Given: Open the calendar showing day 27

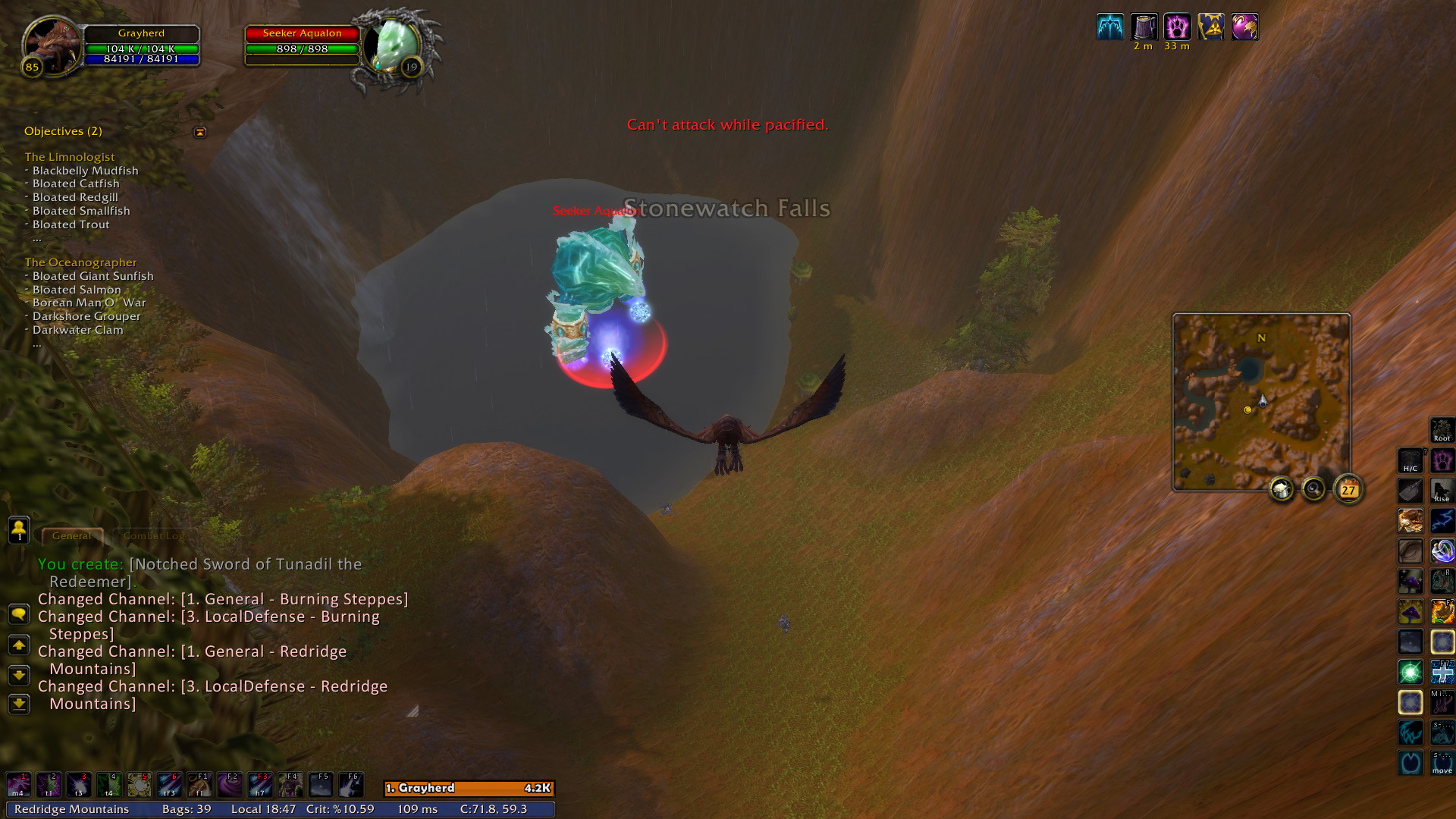Looking at the screenshot, I should click(1348, 490).
